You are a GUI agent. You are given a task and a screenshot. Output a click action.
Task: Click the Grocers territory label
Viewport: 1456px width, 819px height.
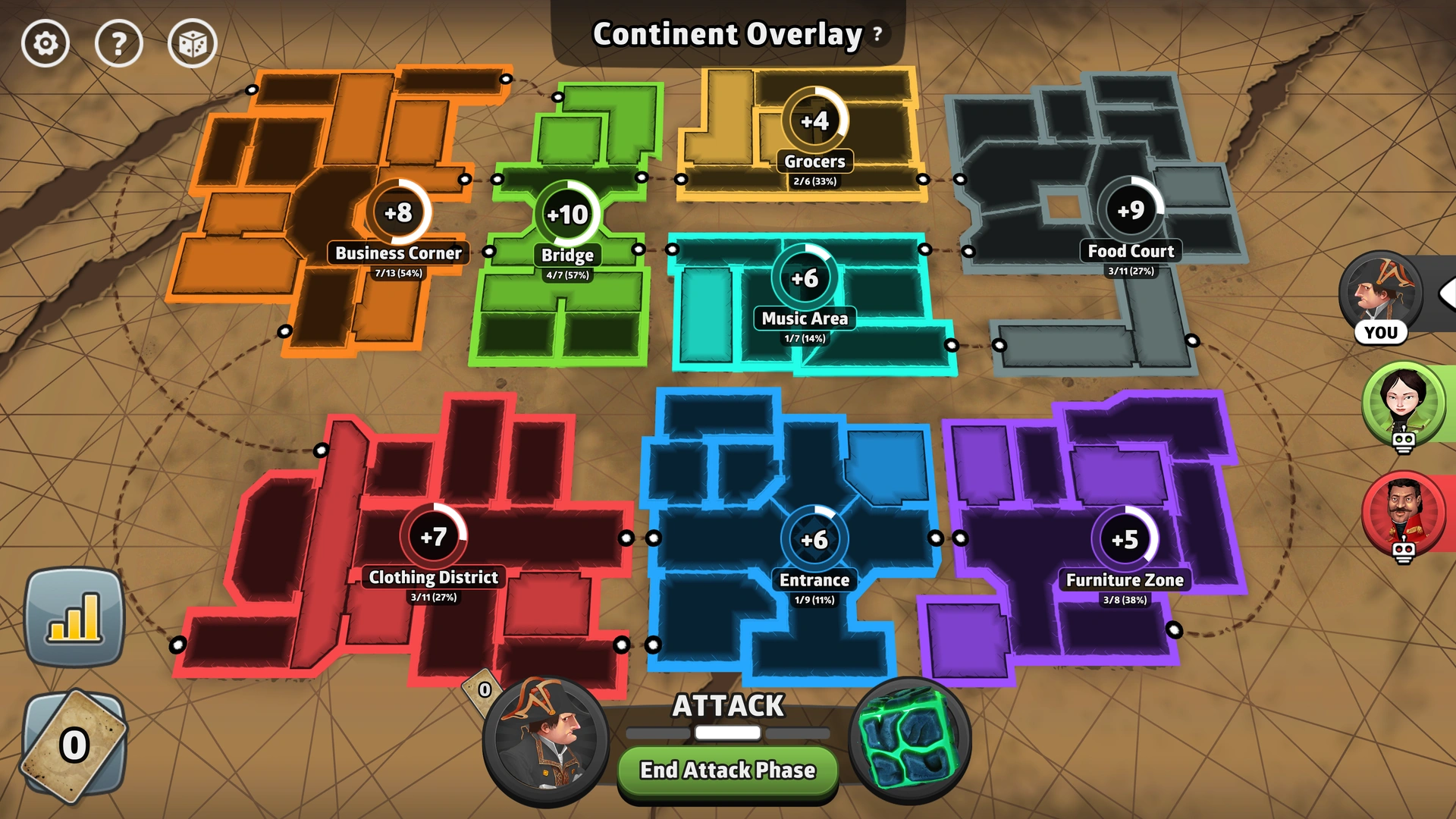[817, 161]
